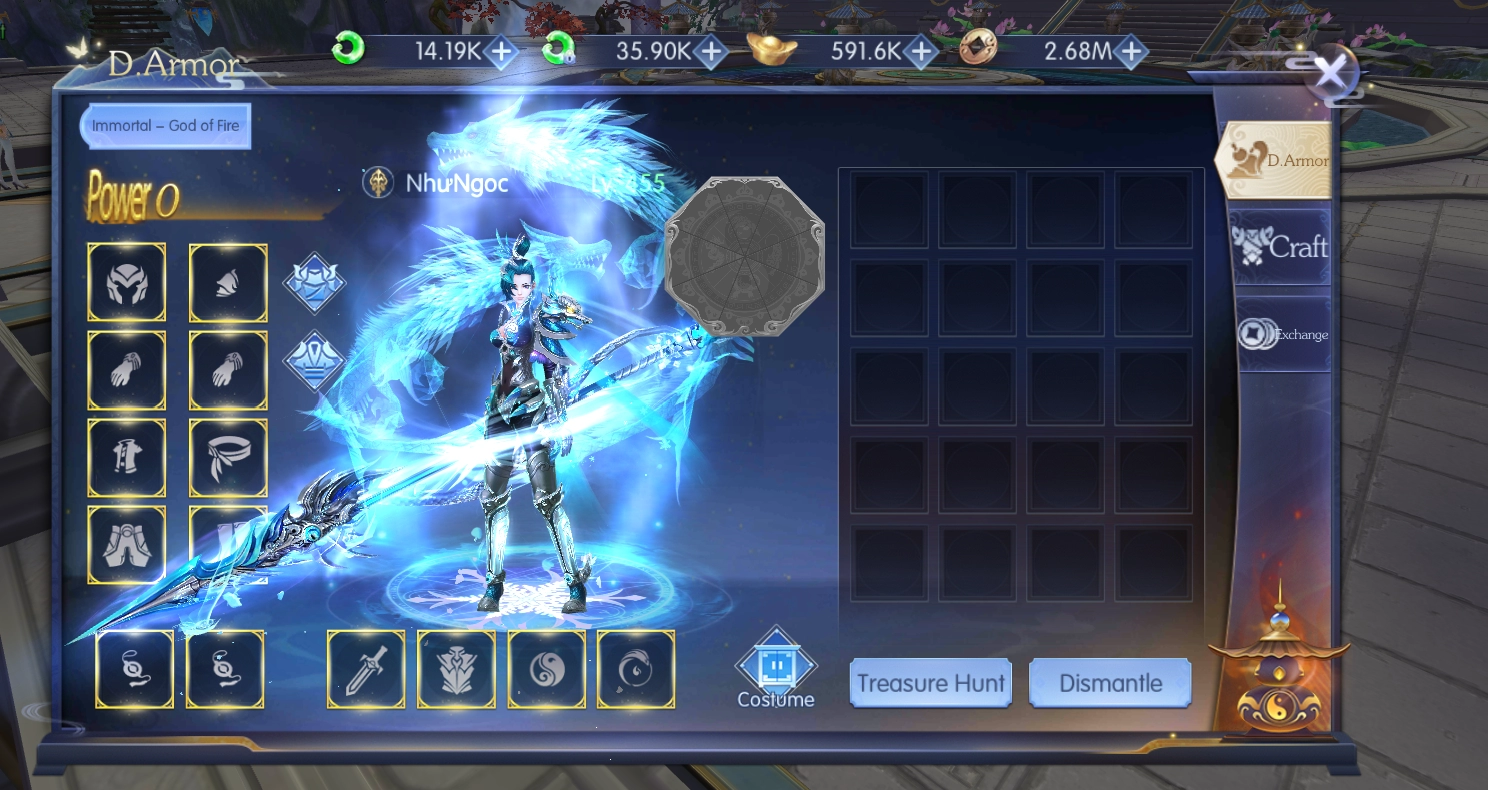Image resolution: width=1488 pixels, height=790 pixels.
Task: Select the jacket equipment slot
Action: [127, 458]
